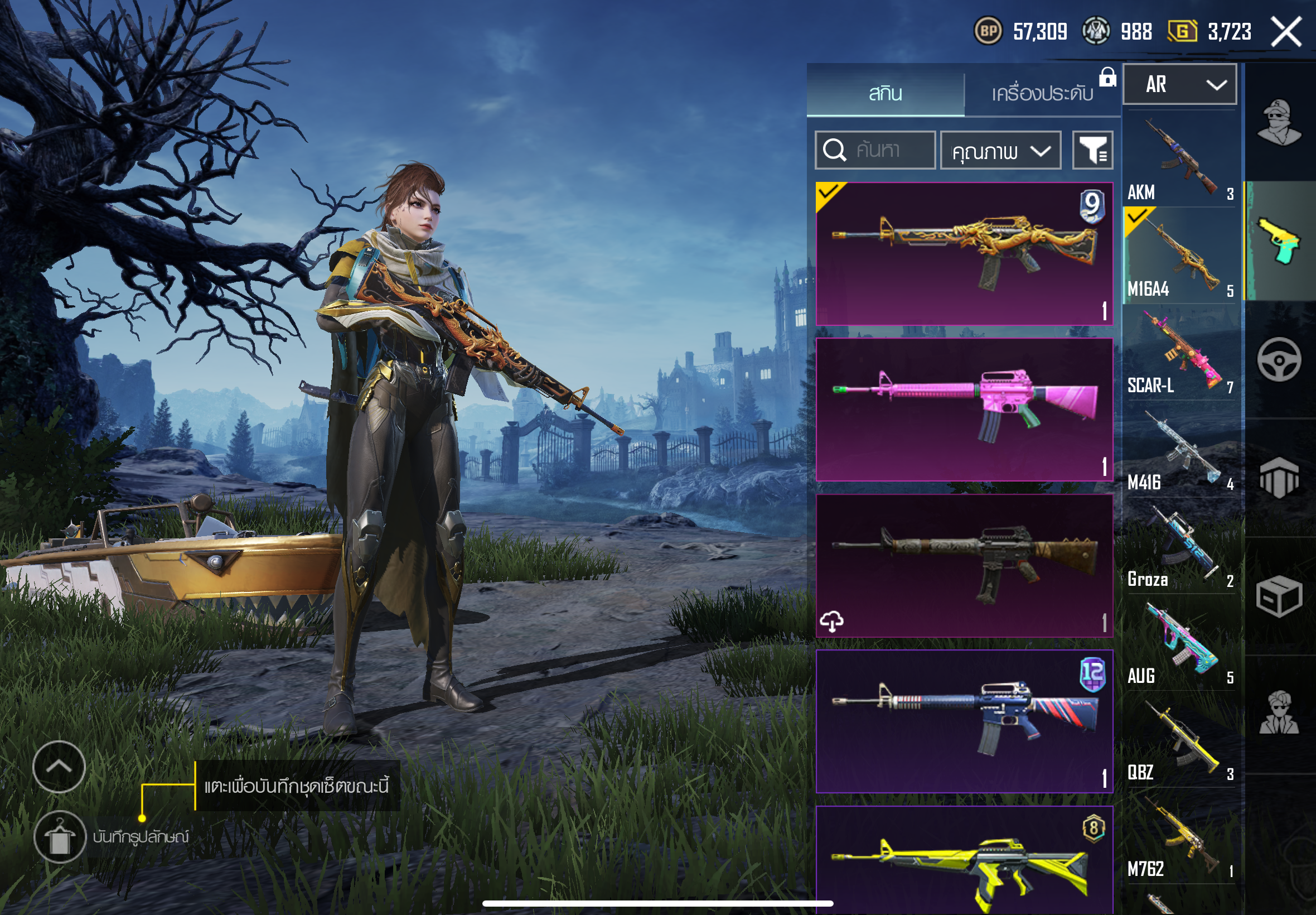The width and height of the screenshot is (1316, 915).
Task: Click the ค้นหา search field
Action: (875, 150)
